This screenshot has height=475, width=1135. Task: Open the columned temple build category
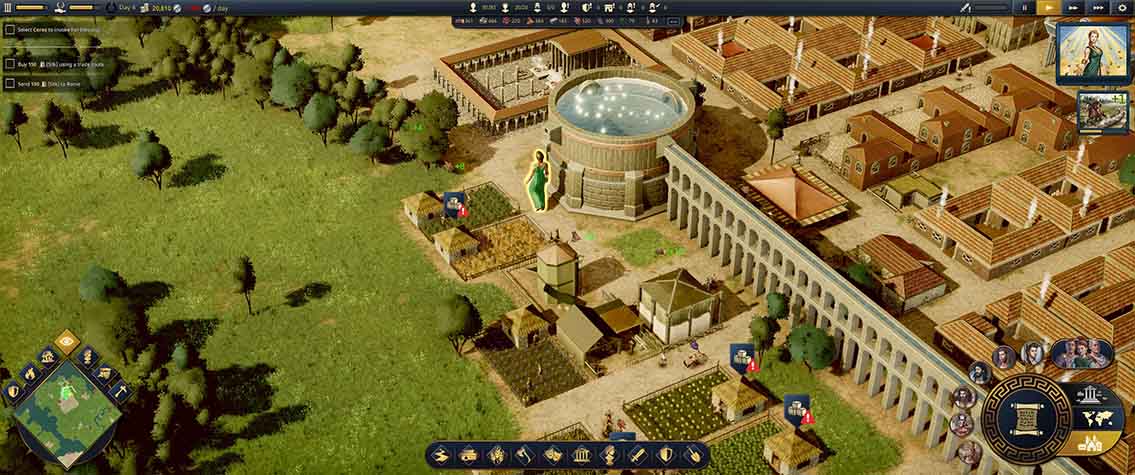tap(580, 455)
